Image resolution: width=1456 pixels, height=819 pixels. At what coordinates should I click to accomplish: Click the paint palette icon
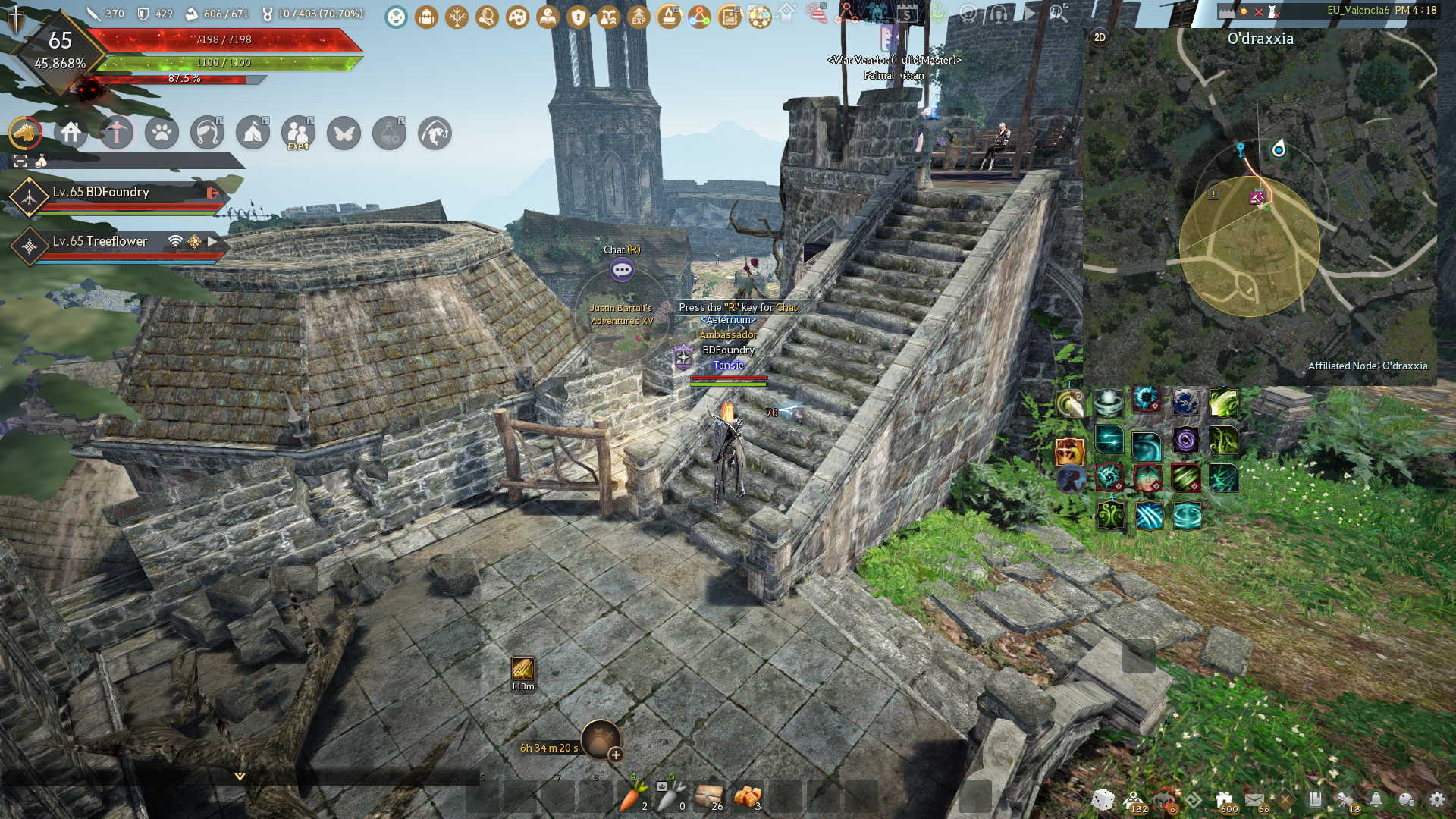click(517, 16)
